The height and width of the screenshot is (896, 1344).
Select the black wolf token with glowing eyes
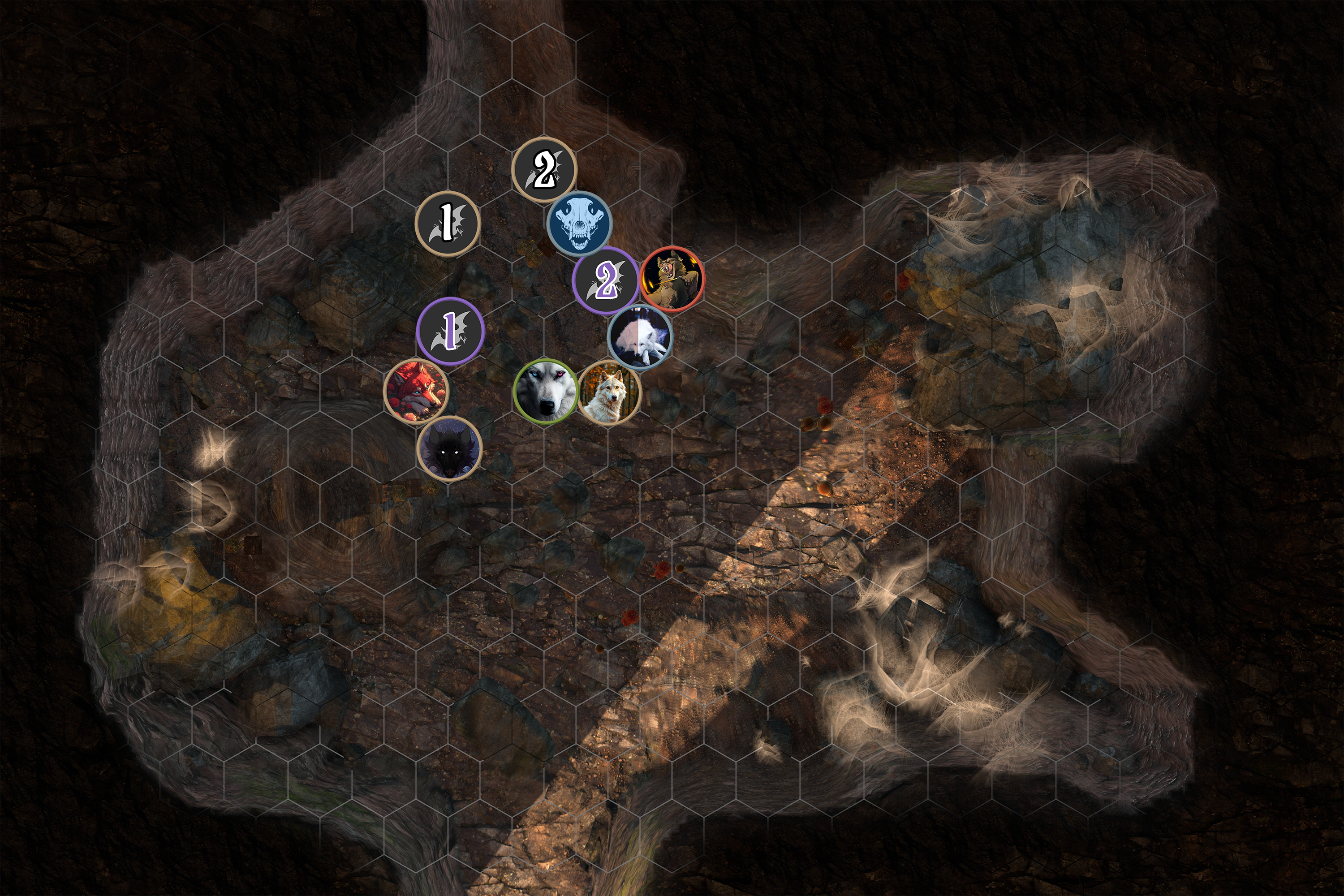tap(450, 448)
